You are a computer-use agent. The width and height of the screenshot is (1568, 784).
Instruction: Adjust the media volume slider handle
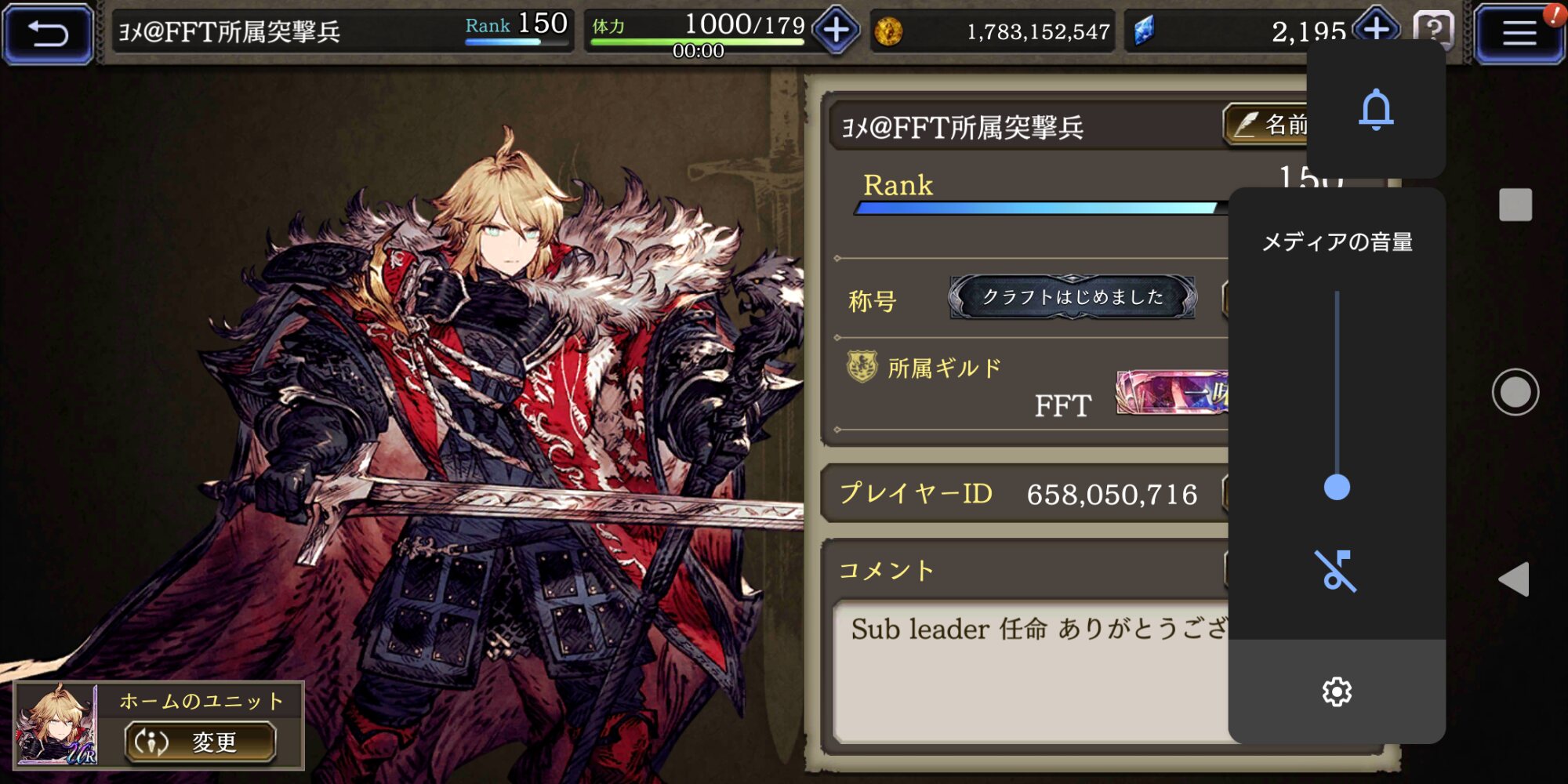(x=1337, y=487)
